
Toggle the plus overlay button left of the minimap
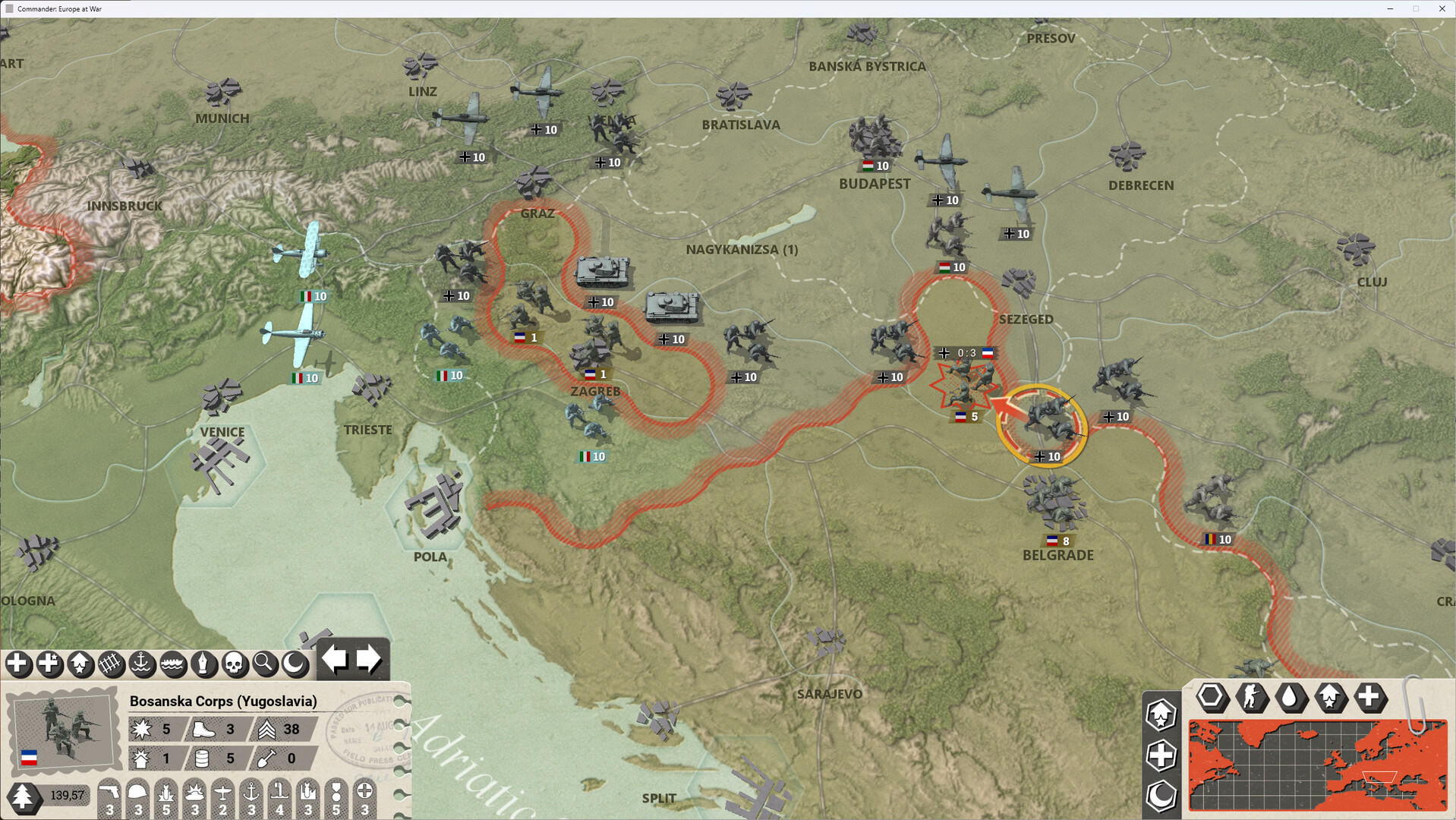(1160, 755)
